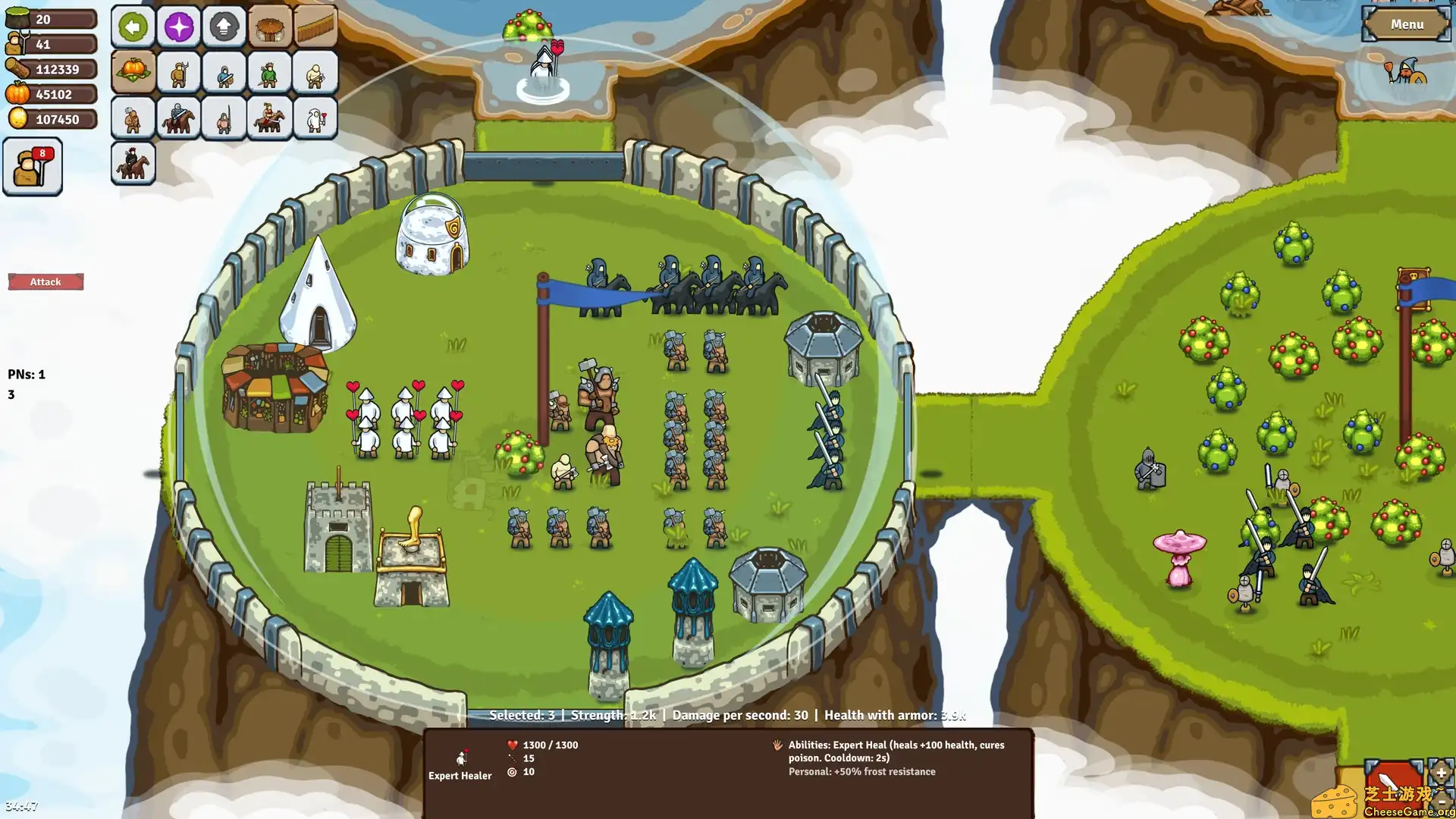The width and height of the screenshot is (1456, 819).
Task: Select the thatched hut building icon
Action: click(x=269, y=27)
